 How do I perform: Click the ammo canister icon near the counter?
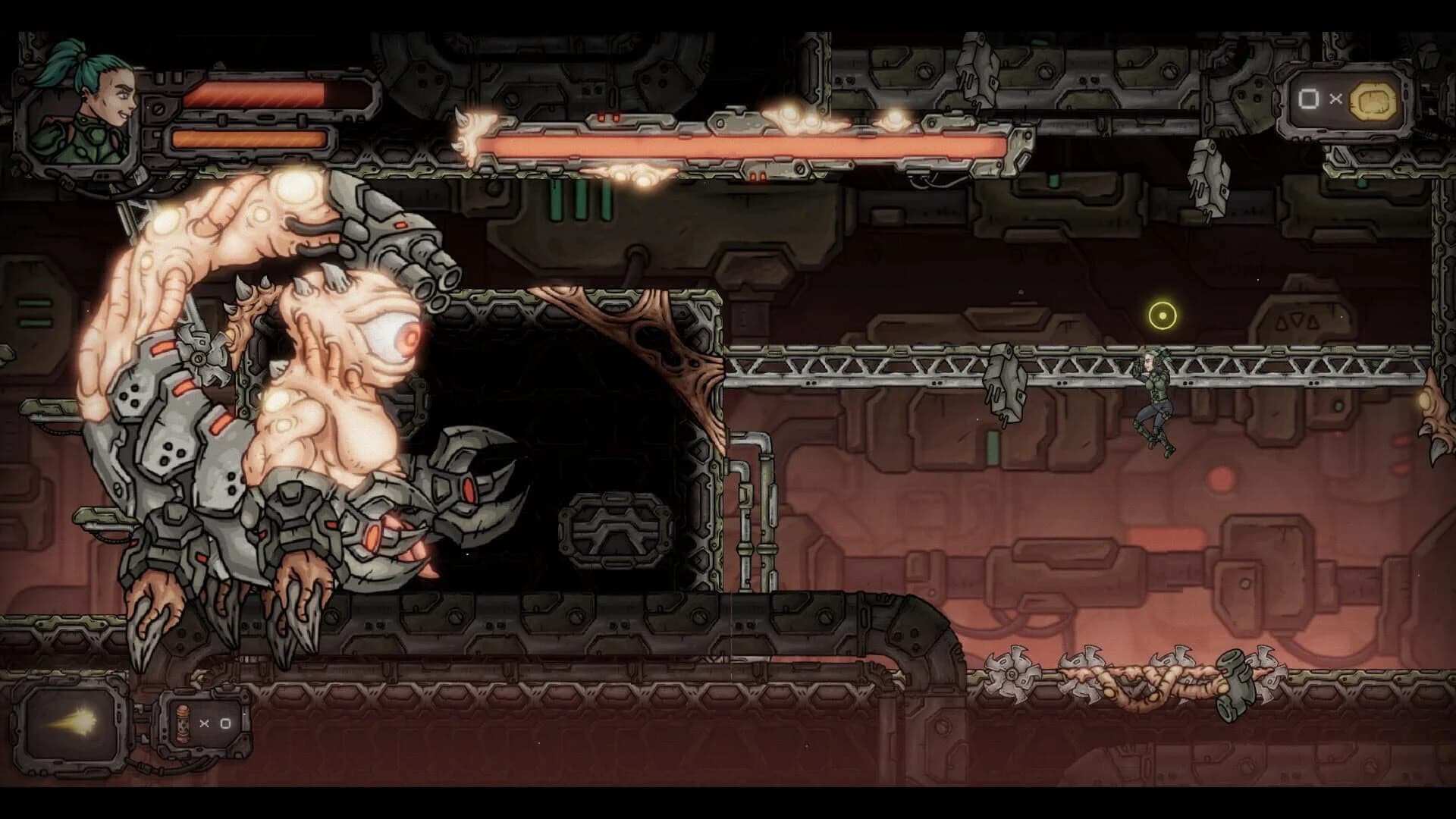tap(184, 724)
